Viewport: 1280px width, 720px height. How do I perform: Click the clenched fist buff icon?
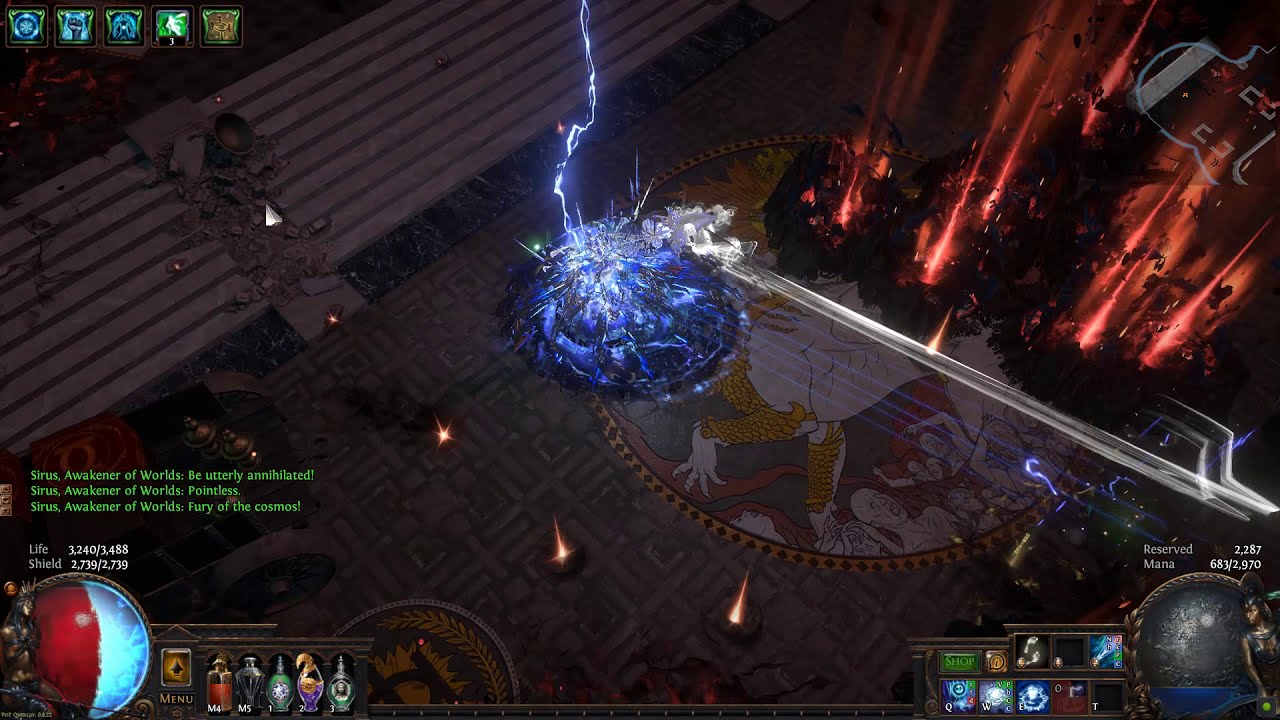coord(75,27)
